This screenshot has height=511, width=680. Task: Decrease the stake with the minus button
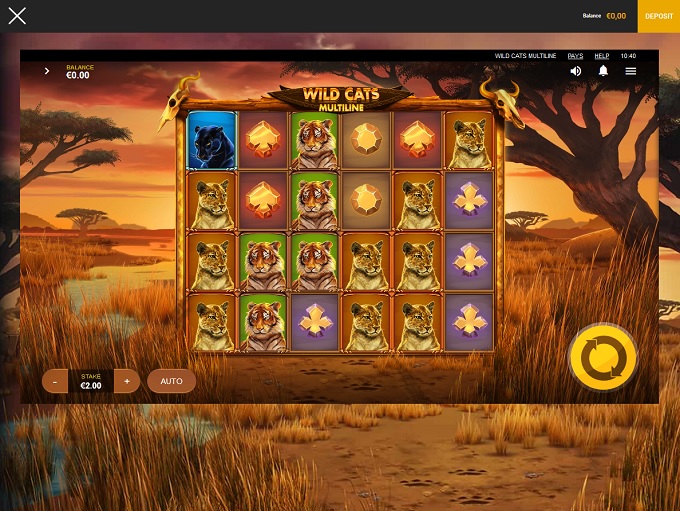tap(55, 381)
